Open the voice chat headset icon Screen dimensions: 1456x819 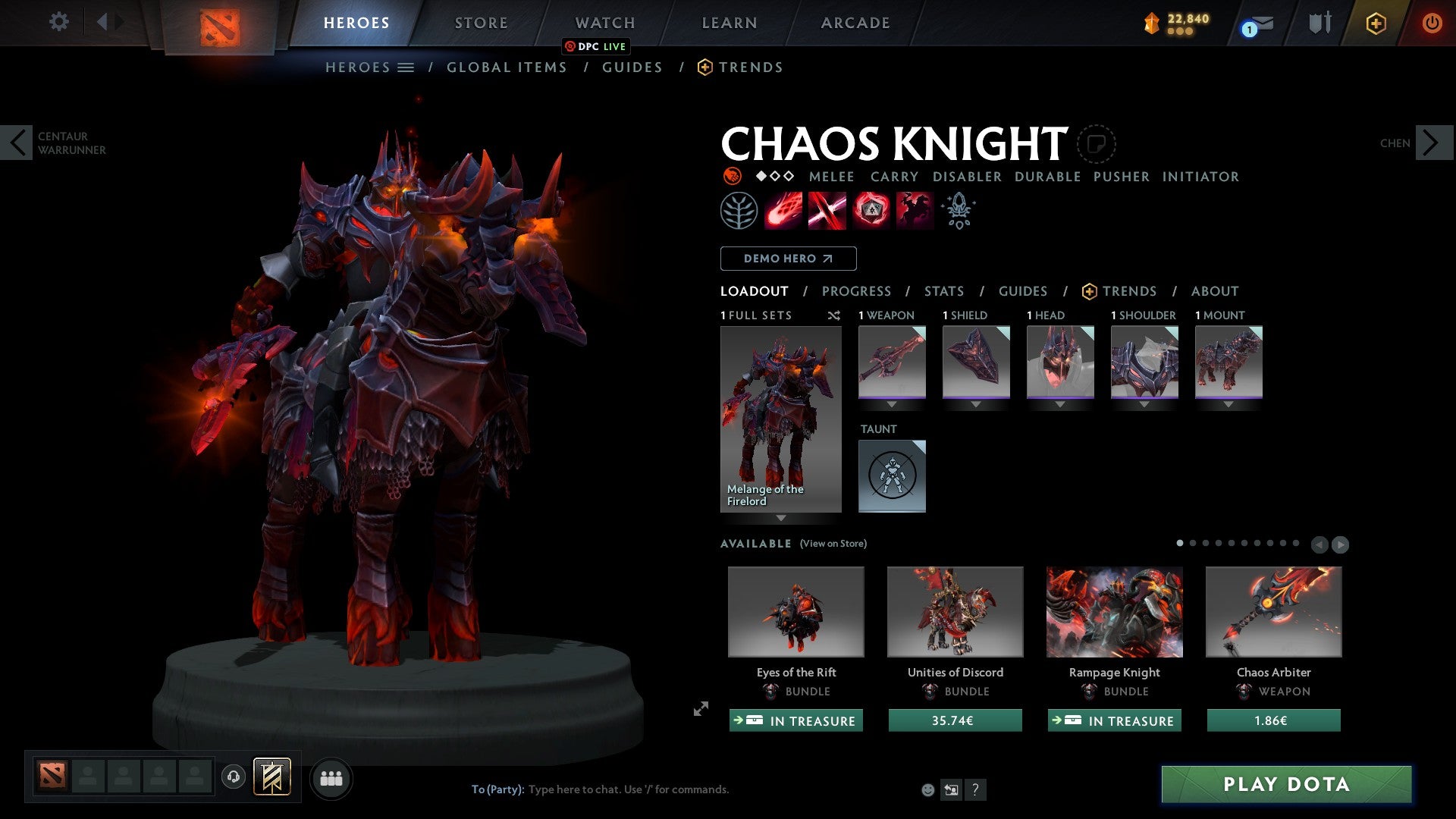point(233,777)
